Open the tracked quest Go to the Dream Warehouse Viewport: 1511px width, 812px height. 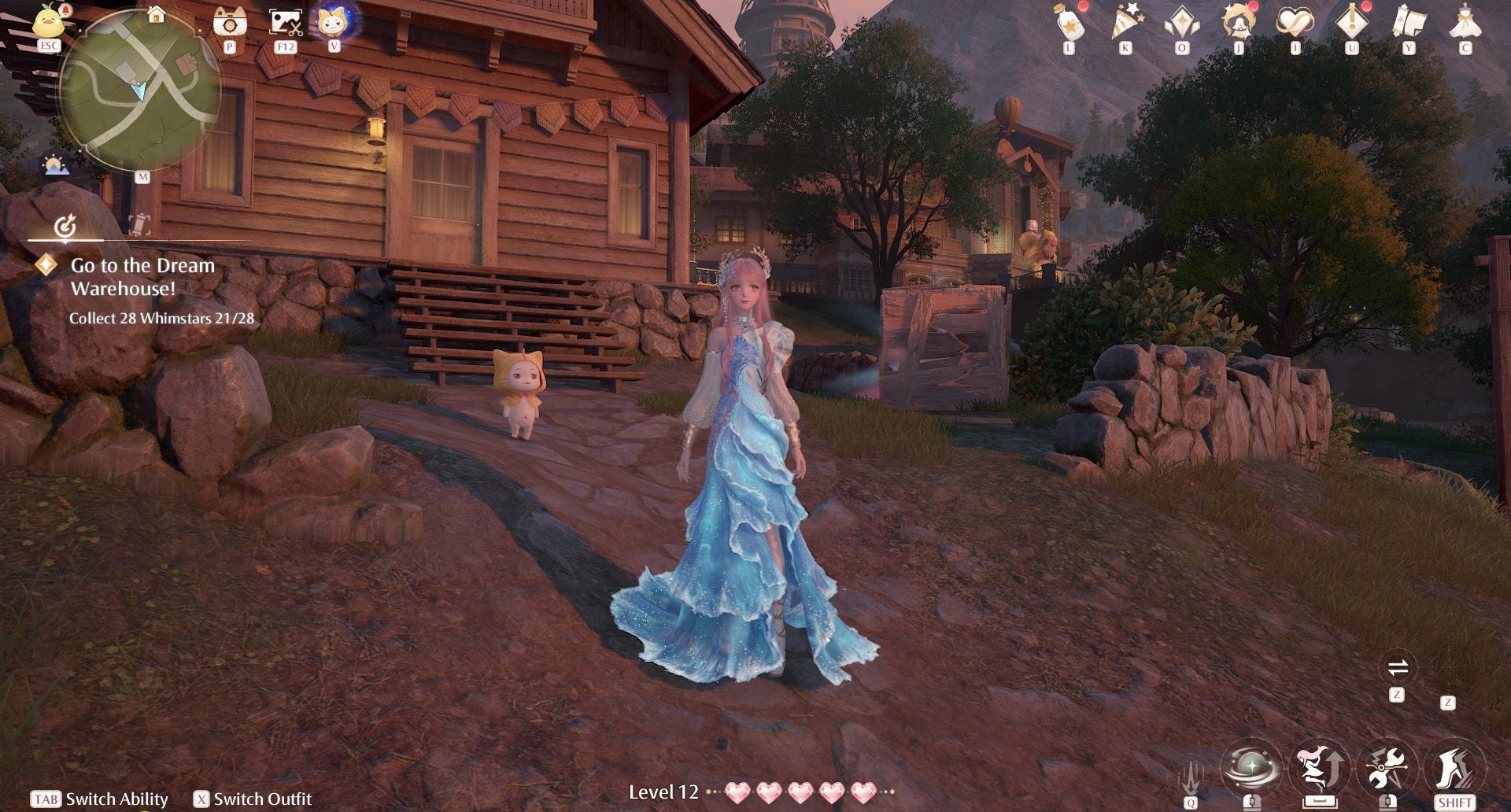coord(142,277)
